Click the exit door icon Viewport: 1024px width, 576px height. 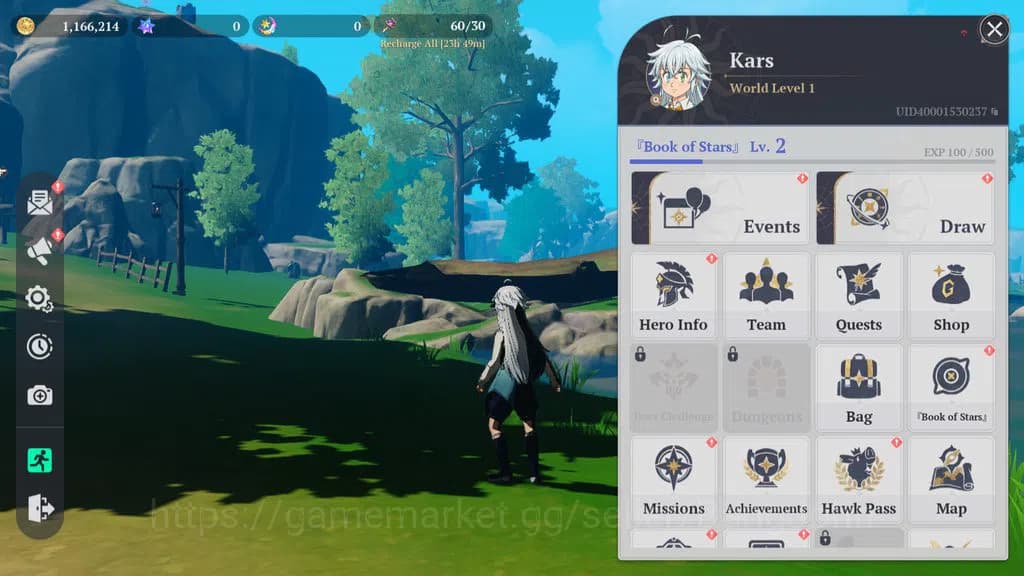(x=40, y=508)
